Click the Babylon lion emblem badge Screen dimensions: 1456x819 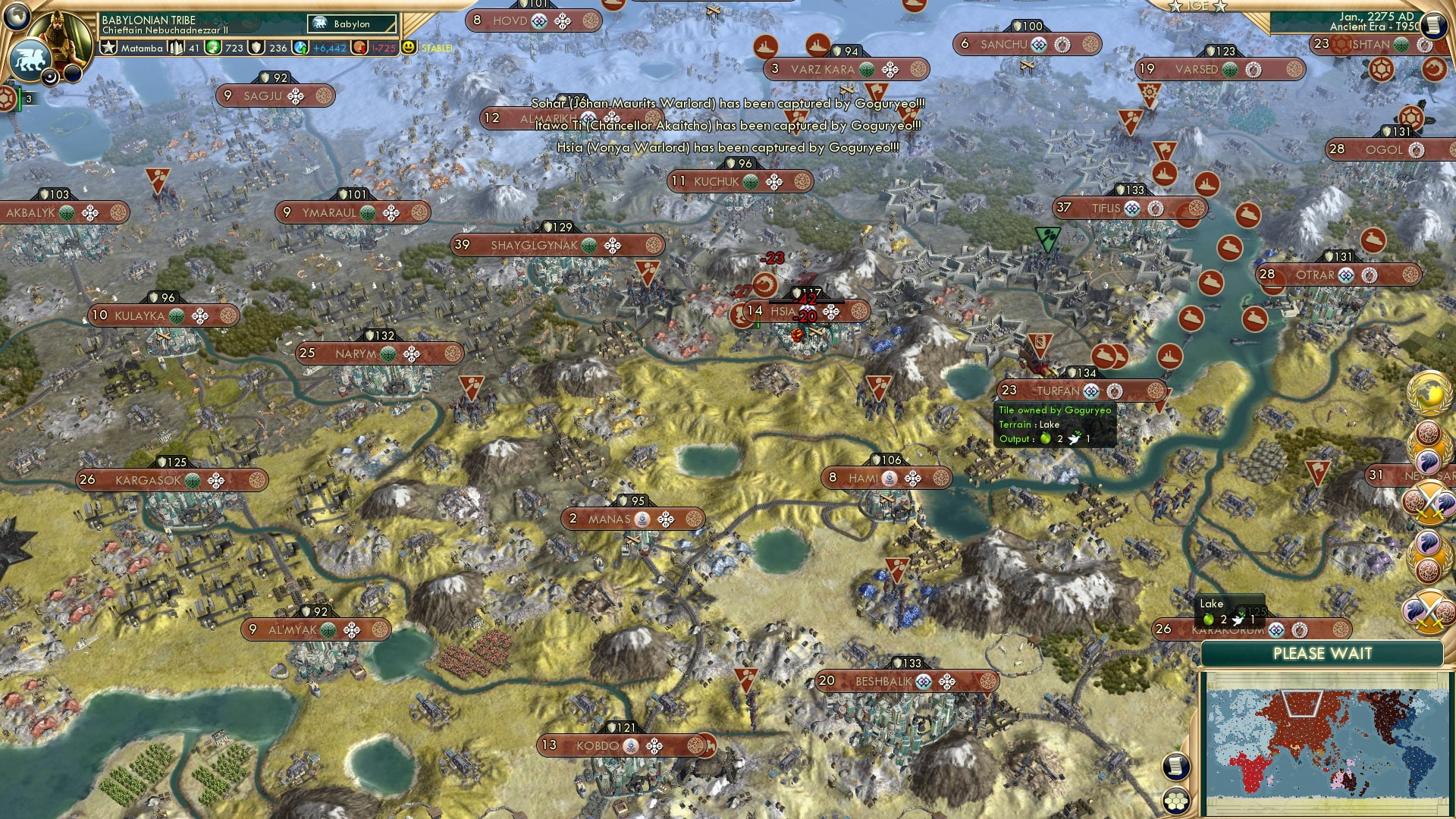click(31, 59)
